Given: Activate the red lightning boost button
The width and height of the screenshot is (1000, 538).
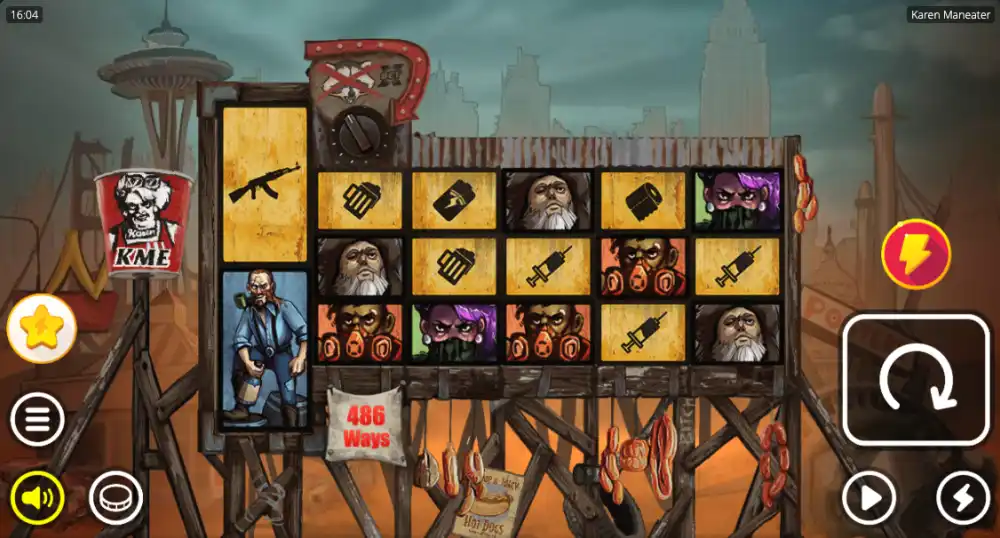Looking at the screenshot, I should 916,254.
